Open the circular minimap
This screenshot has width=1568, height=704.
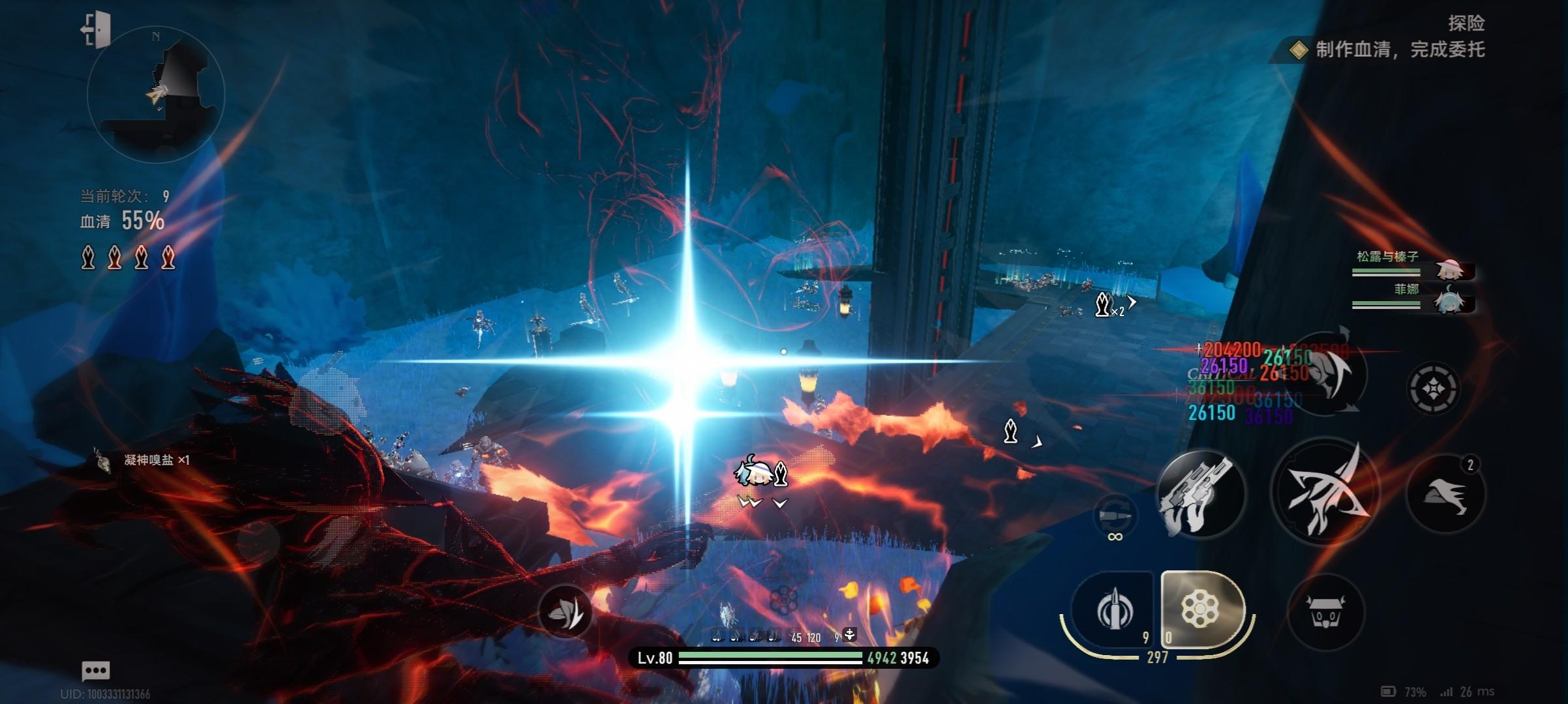[156, 95]
